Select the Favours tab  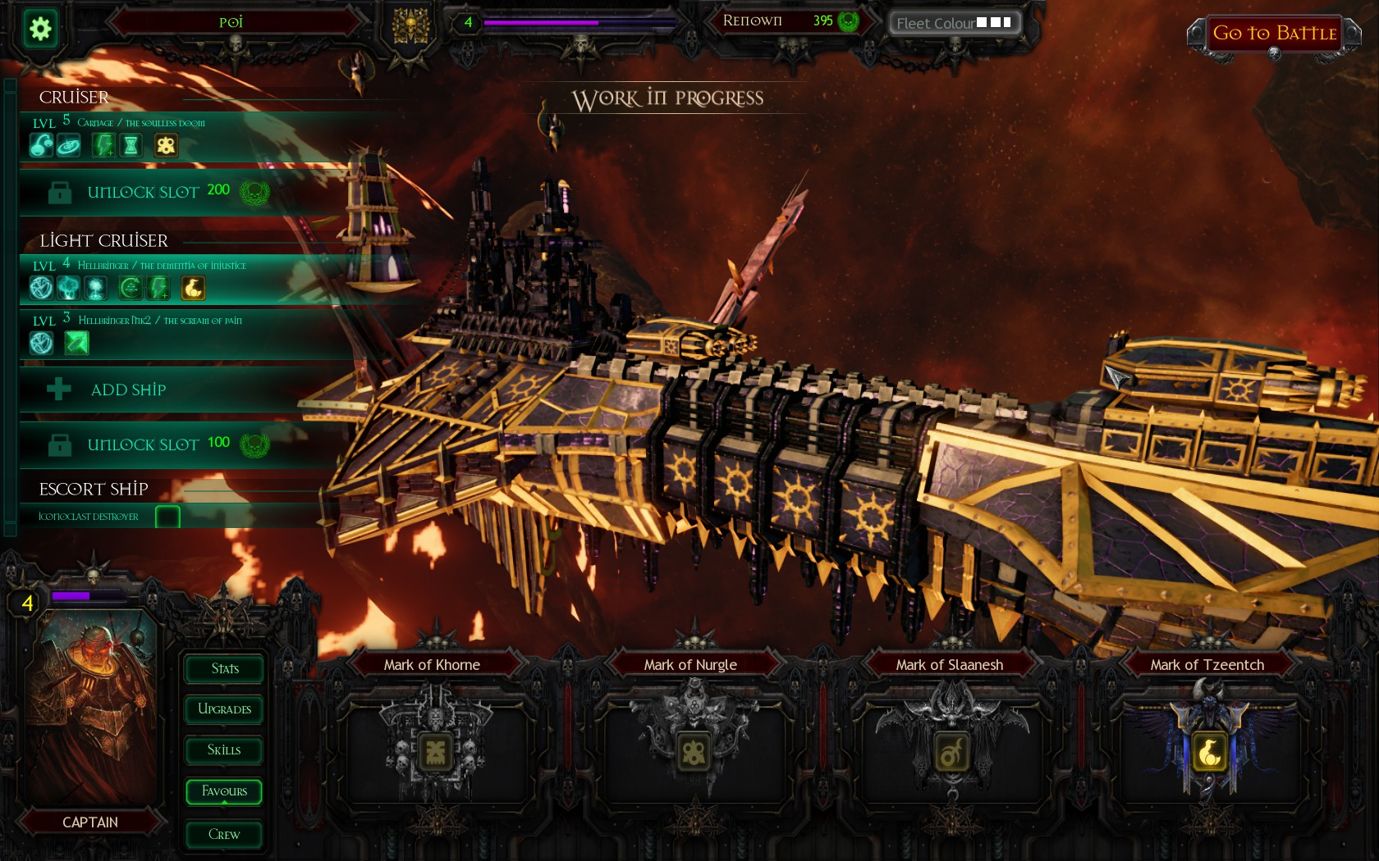(x=224, y=792)
